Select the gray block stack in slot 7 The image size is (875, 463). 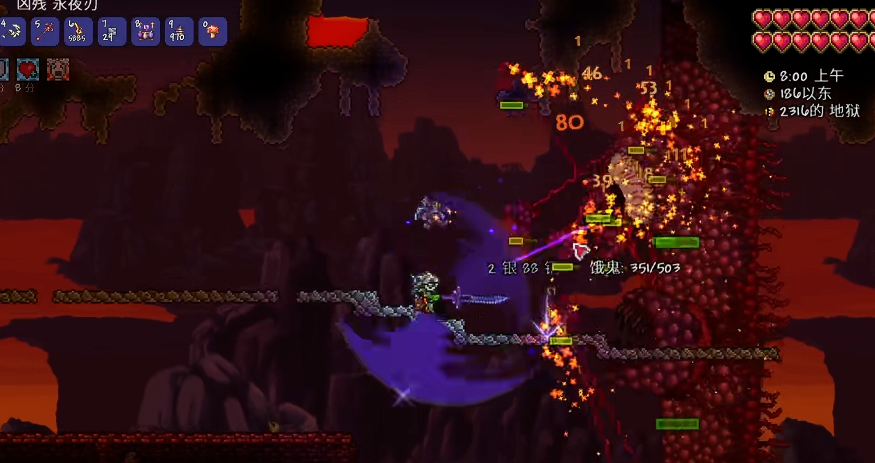point(112,31)
